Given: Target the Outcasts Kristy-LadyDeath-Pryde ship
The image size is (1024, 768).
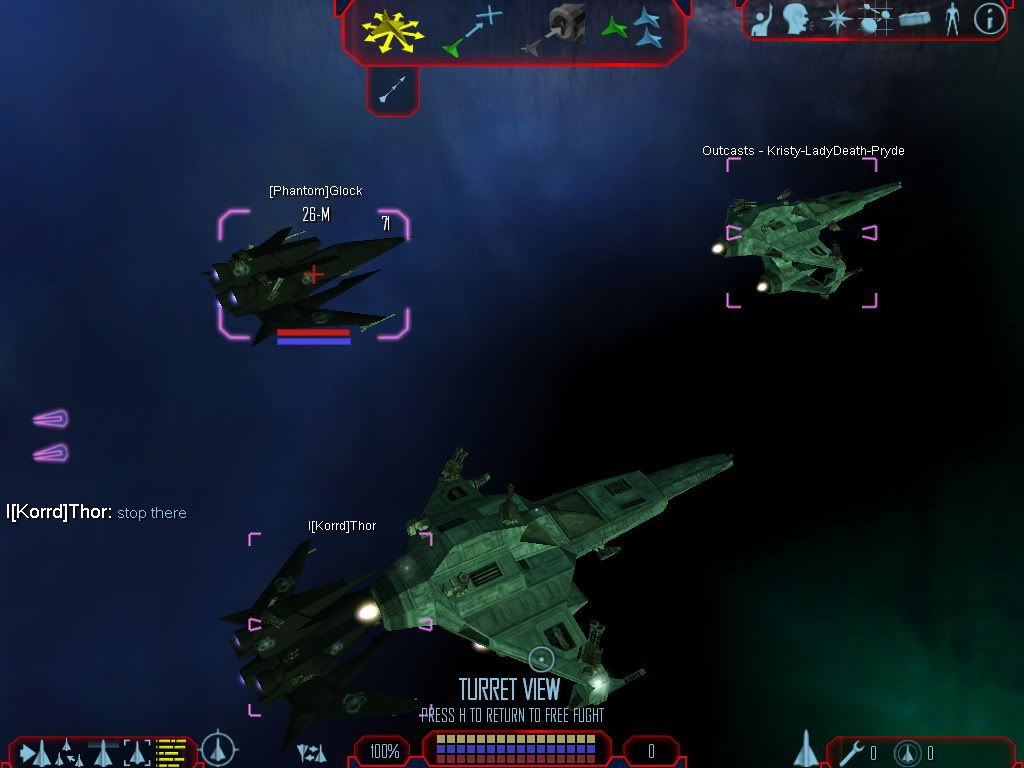Looking at the screenshot, I should click(802, 232).
